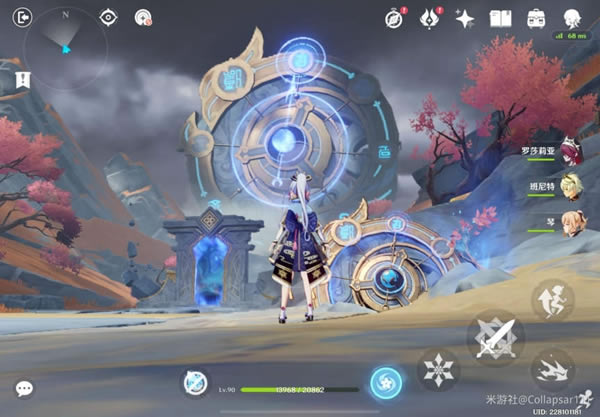Activate the glowing elemental burst button
The image size is (600, 417).
(x=385, y=381)
